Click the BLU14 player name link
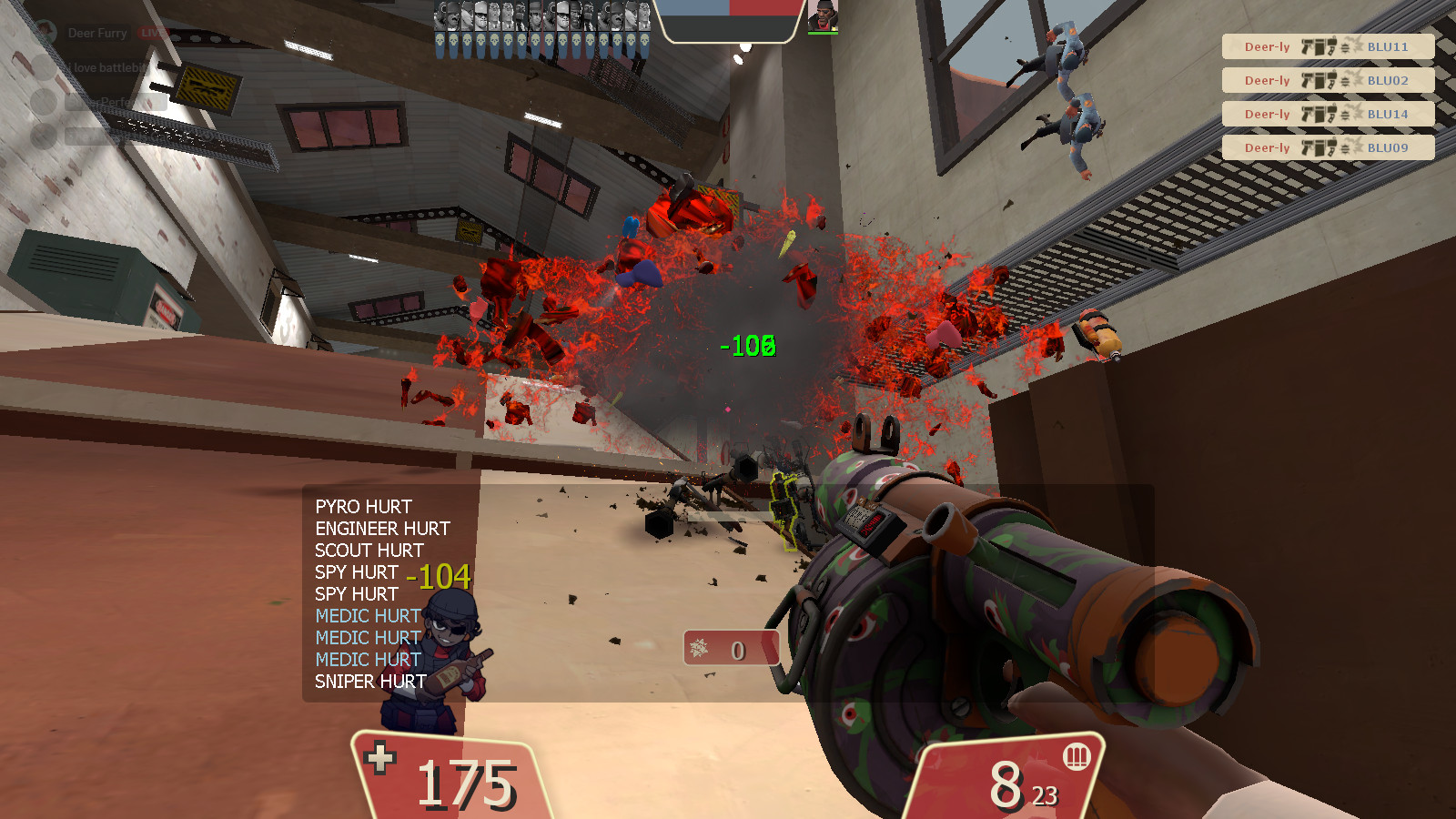 pos(1389,114)
